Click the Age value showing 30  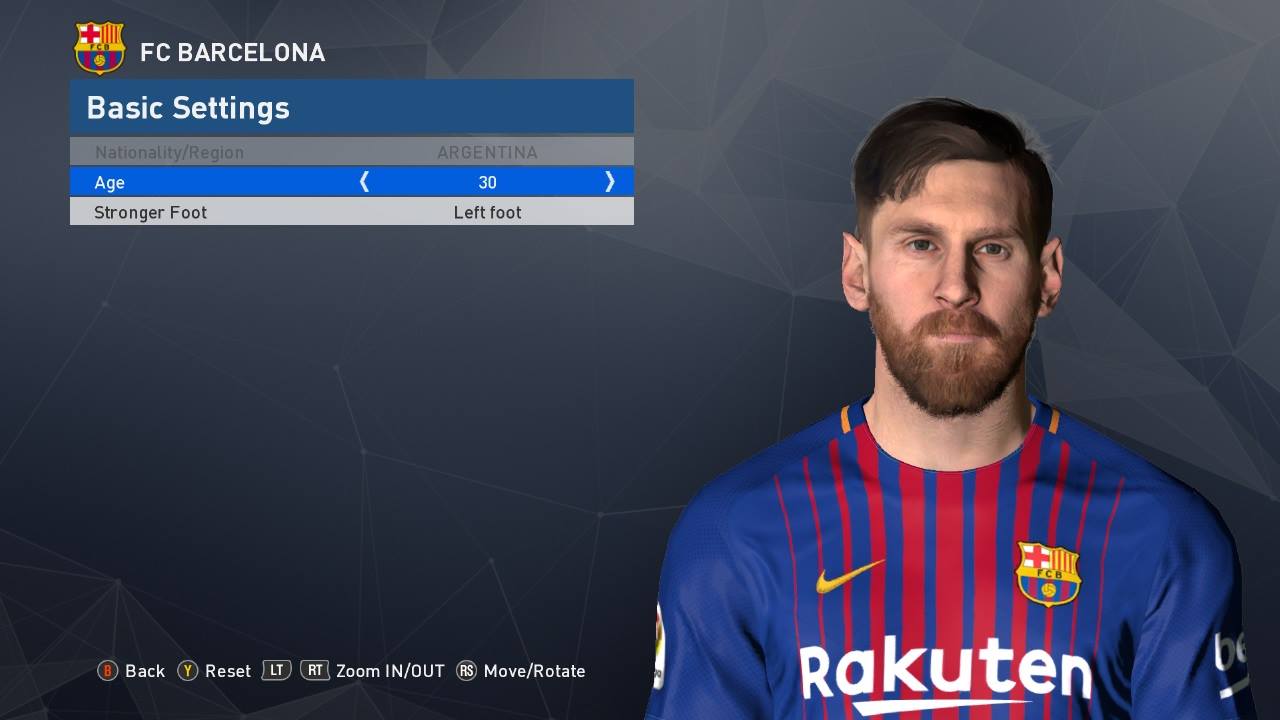(487, 182)
